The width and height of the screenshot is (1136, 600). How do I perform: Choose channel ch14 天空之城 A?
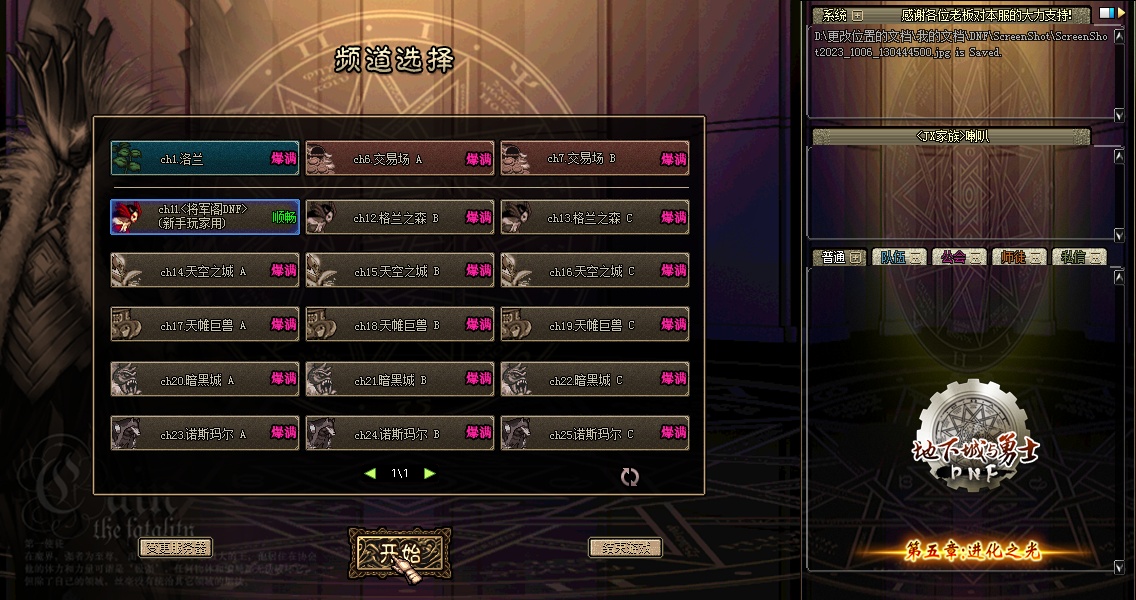(204, 271)
